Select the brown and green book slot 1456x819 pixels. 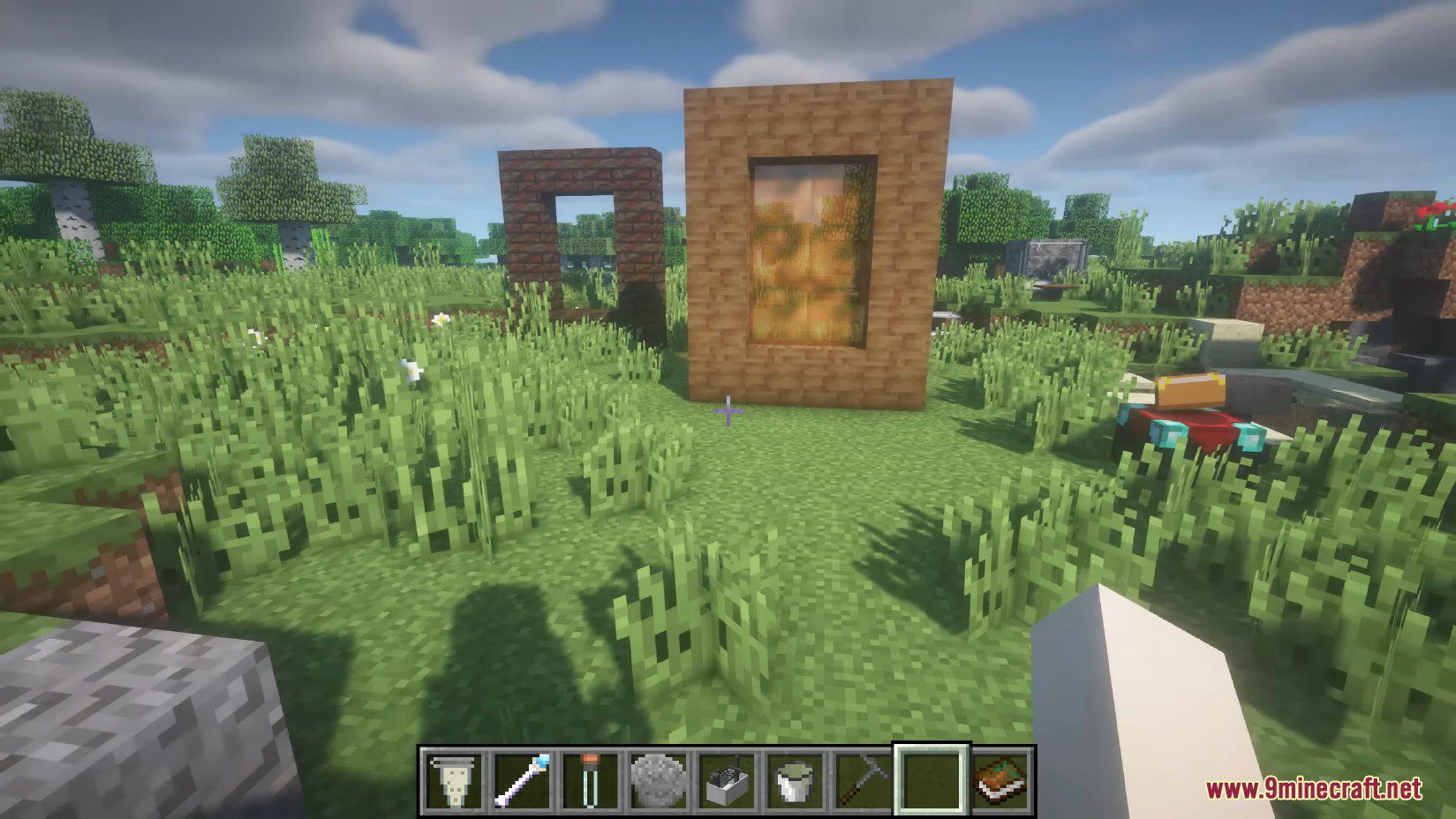click(1002, 780)
